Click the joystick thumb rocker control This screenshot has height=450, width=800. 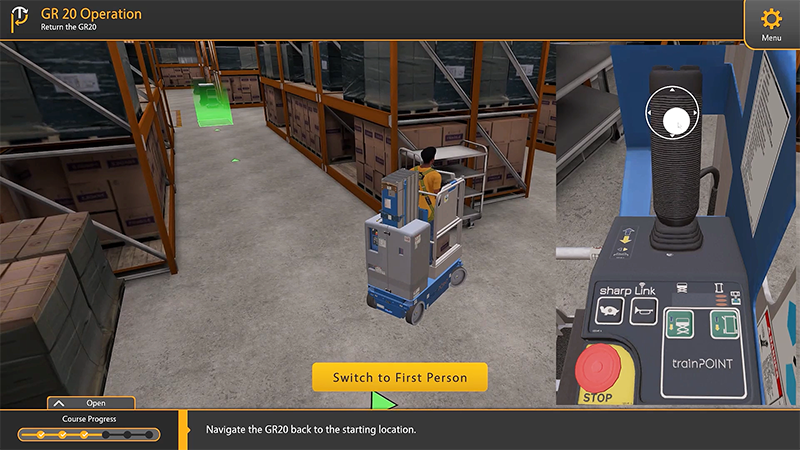(677, 119)
